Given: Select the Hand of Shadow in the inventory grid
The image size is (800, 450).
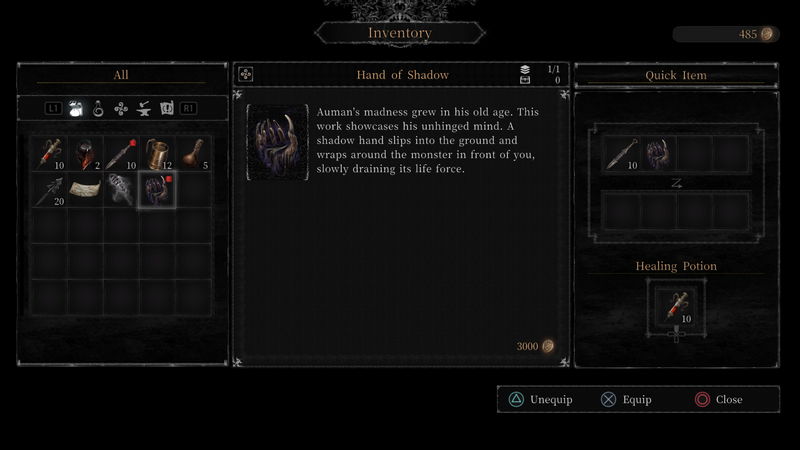Looking at the screenshot, I should 157,190.
